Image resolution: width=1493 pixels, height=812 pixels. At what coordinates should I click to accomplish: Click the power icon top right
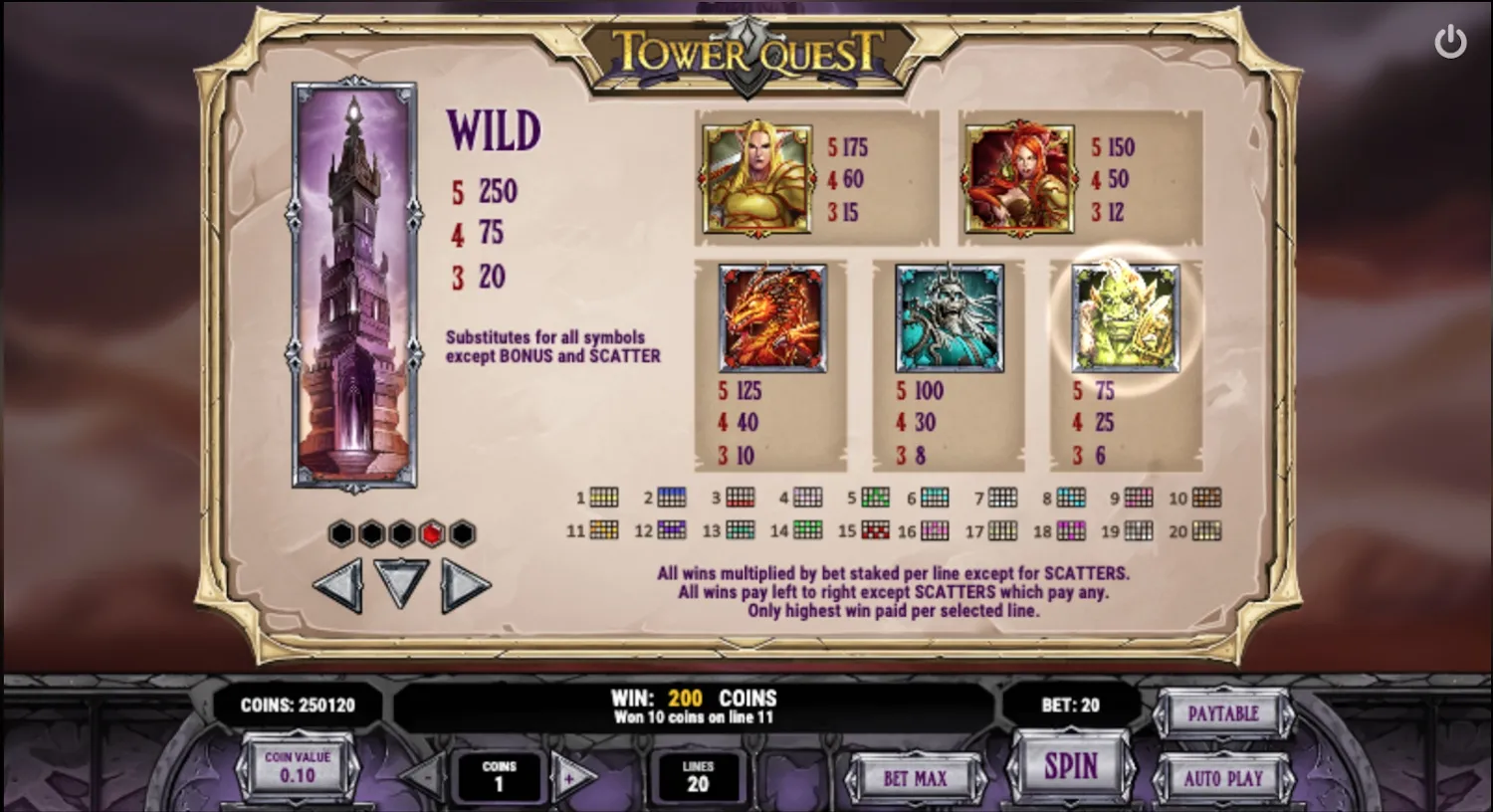[x=1450, y=41]
